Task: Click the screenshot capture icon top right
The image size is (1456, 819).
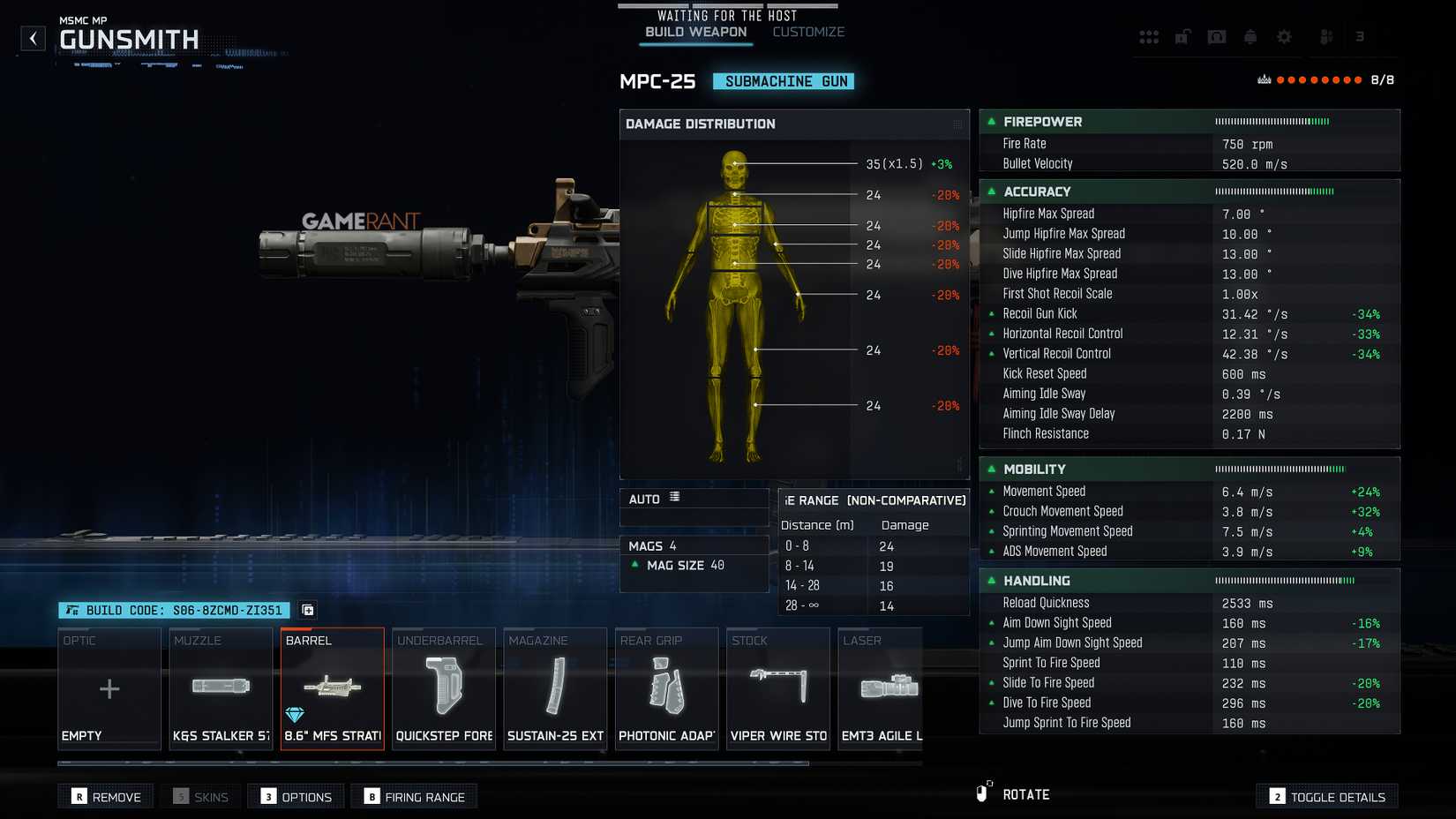Action: 1217,36
